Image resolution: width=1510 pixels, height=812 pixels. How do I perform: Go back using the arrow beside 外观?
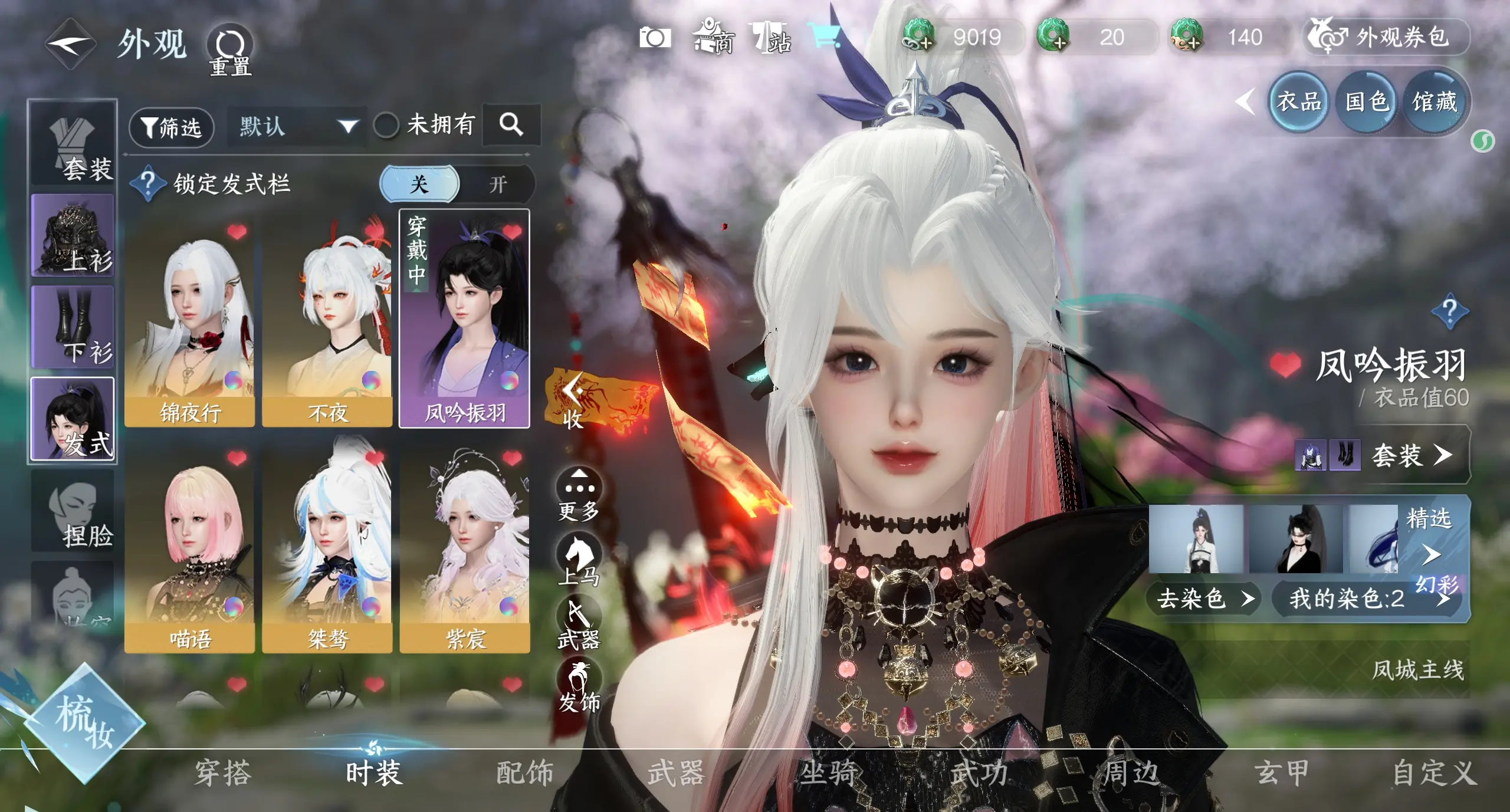71,44
